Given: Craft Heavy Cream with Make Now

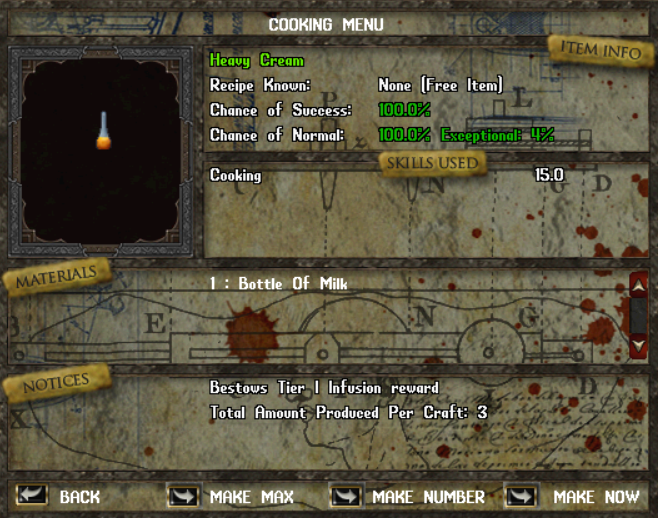Looking at the screenshot, I should pyautogui.click(x=521, y=496).
